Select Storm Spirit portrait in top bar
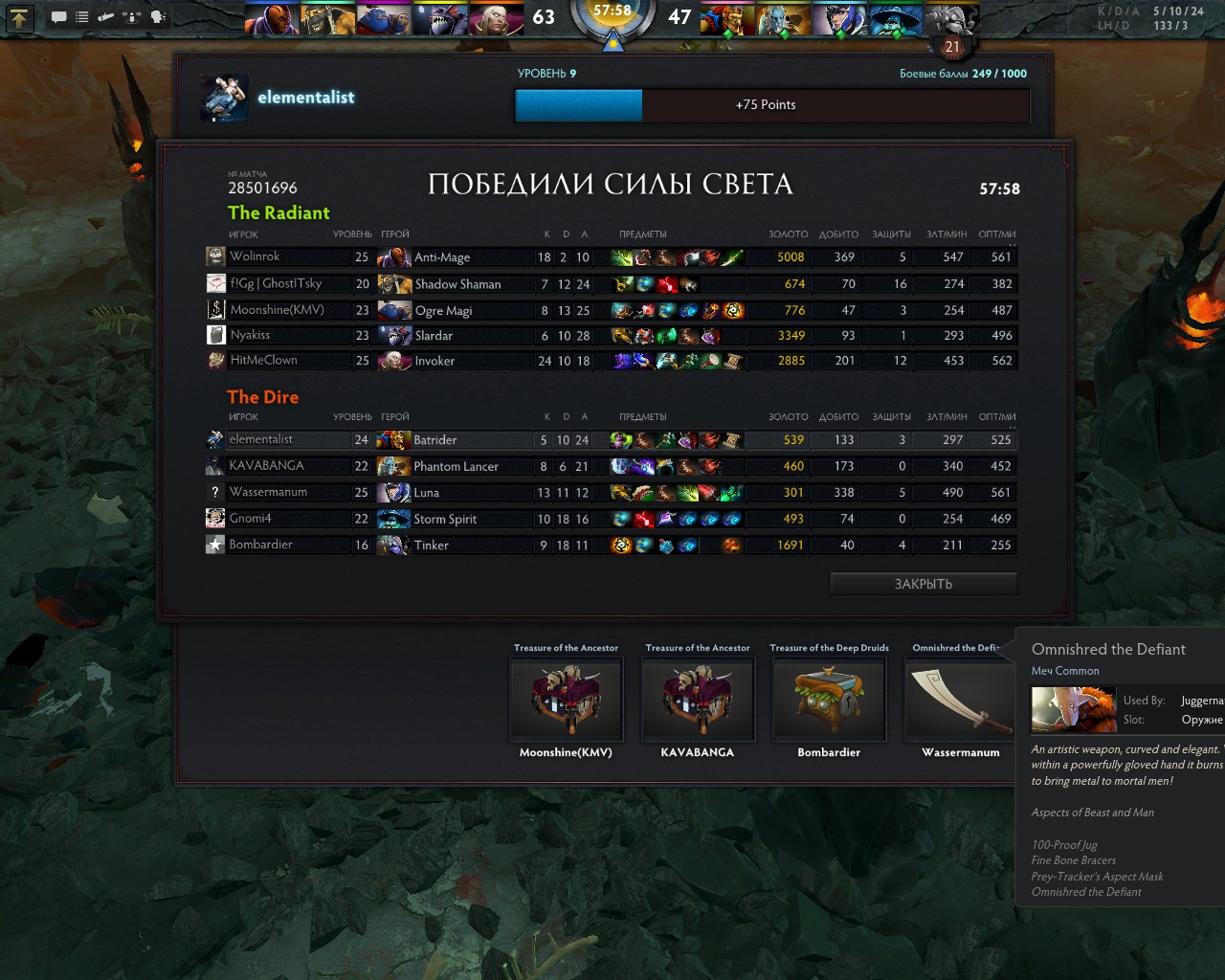The height and width of the screenshot is (980, 1225). click(x=896, y=18)
